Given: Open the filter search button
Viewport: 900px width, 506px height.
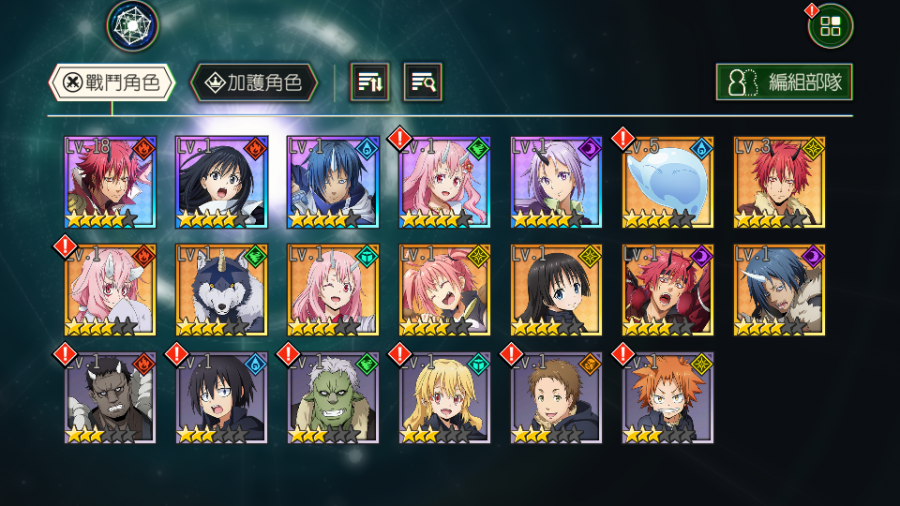Looking at the screenshot, I should [422, 83].
